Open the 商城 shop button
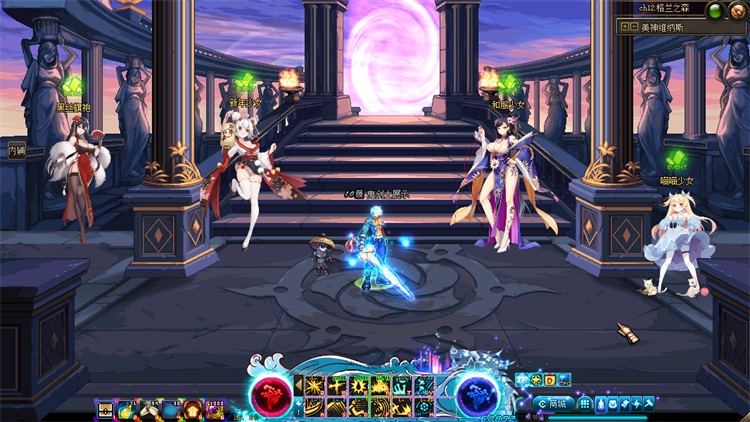The image size is (750, 422). click(x=553, y=404)
